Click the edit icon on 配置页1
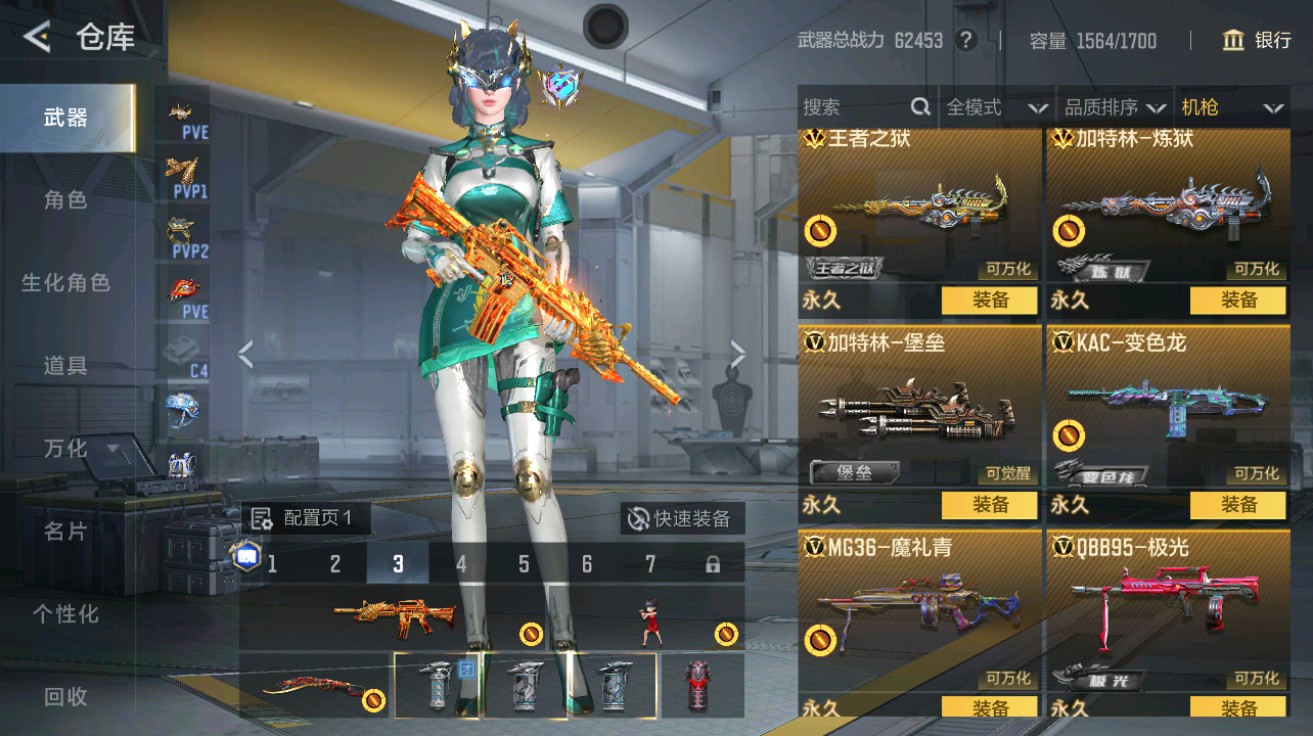 tap(261, 519)
